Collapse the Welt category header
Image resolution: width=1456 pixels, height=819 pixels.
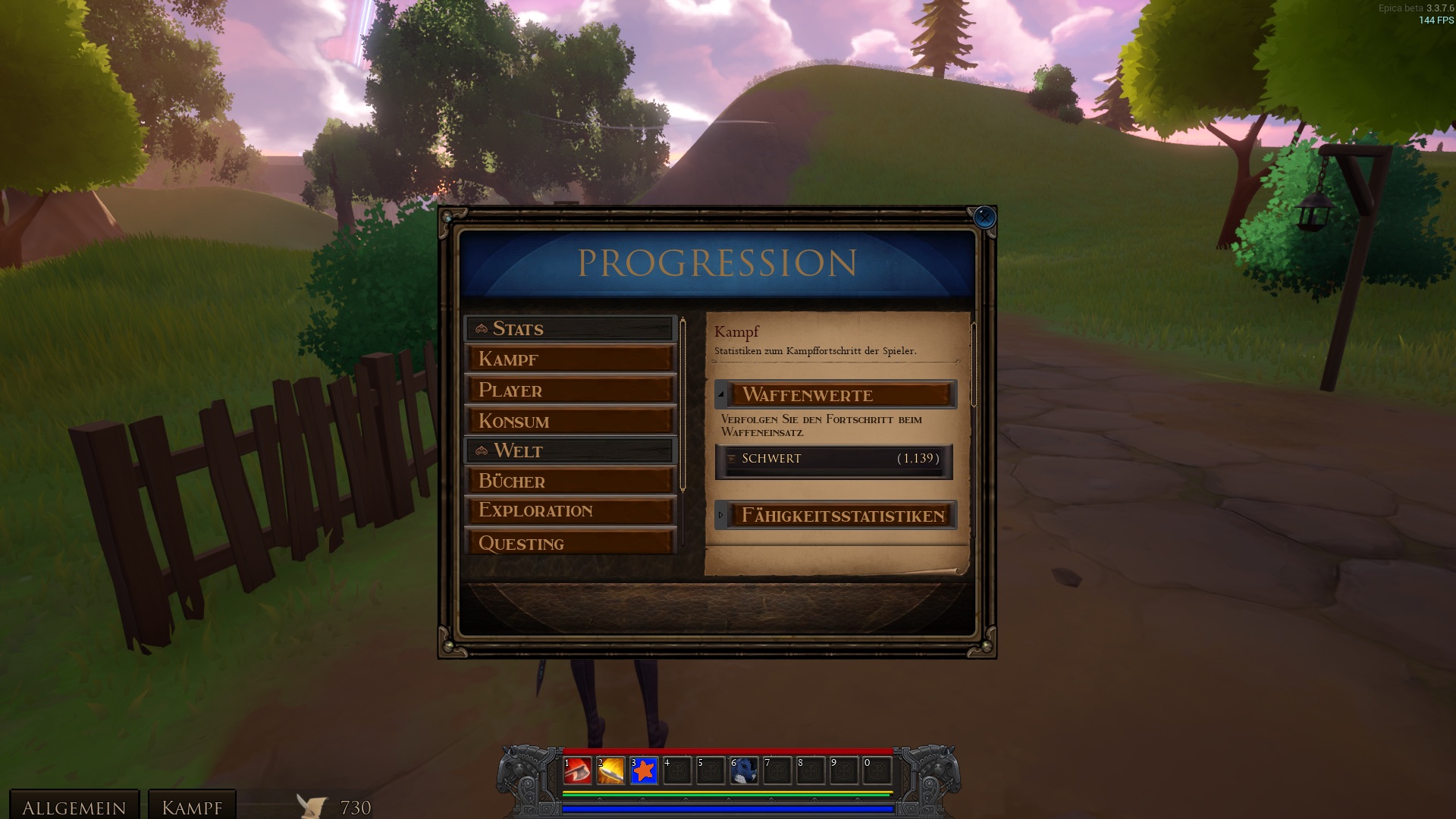coord(570,450)
